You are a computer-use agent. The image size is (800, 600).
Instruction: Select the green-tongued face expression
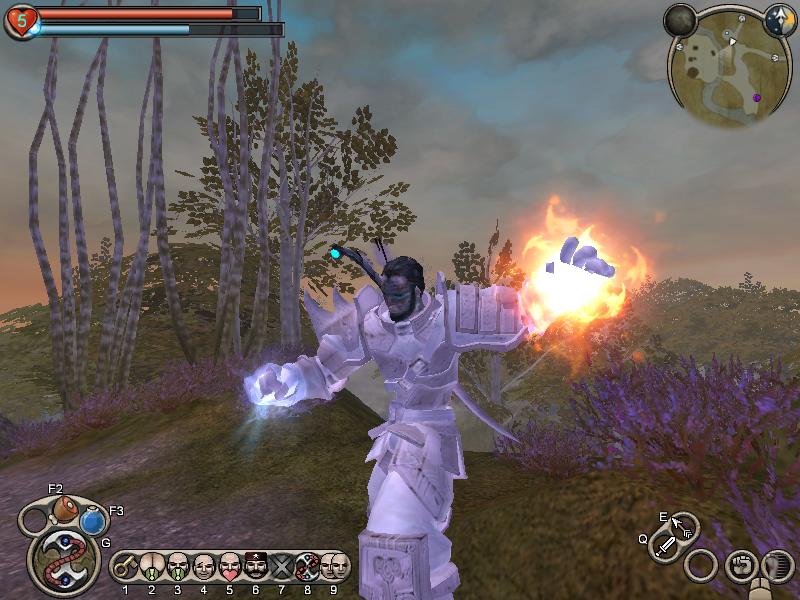(178, 567)
